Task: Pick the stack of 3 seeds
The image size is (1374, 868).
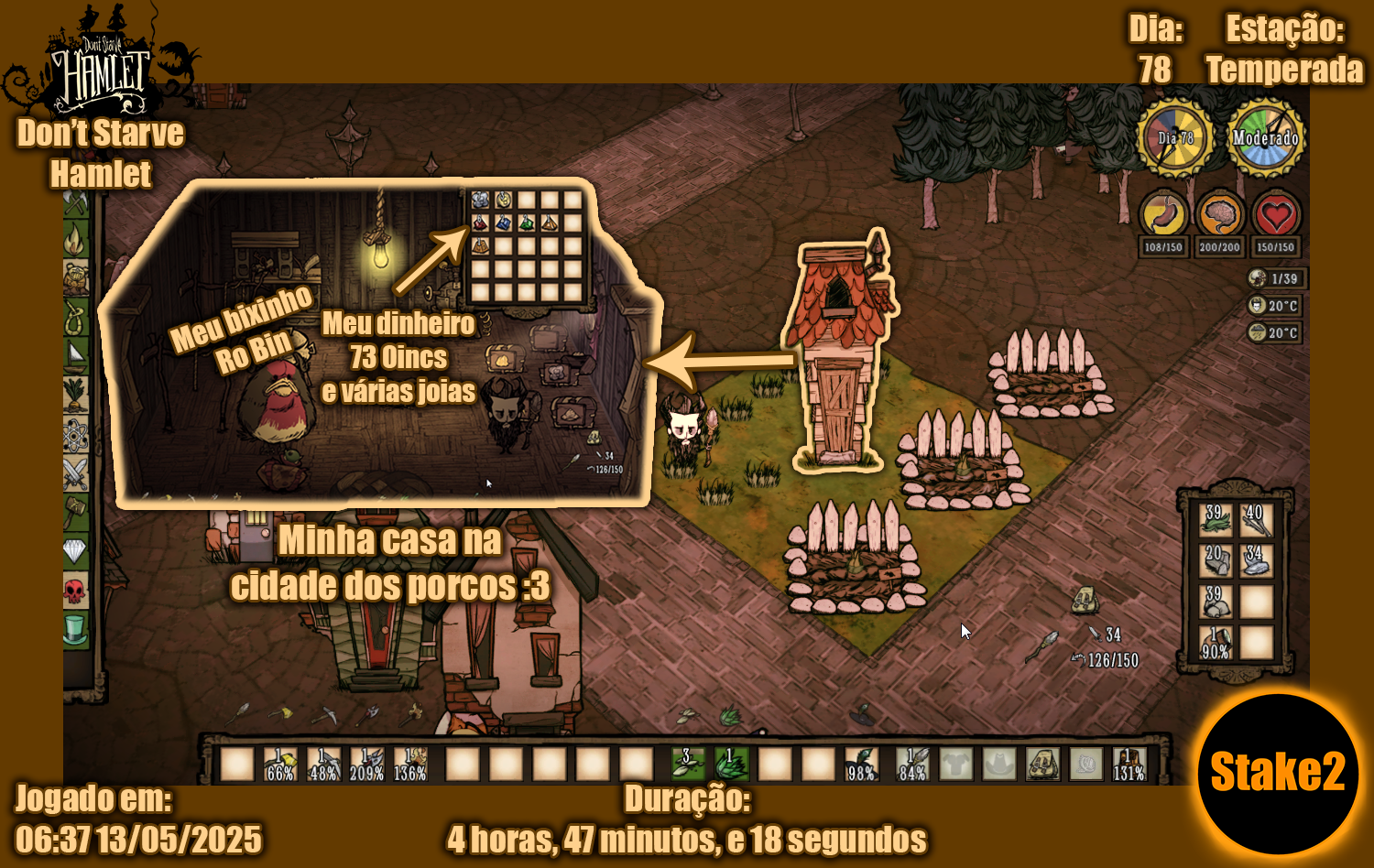Action: 688,763
